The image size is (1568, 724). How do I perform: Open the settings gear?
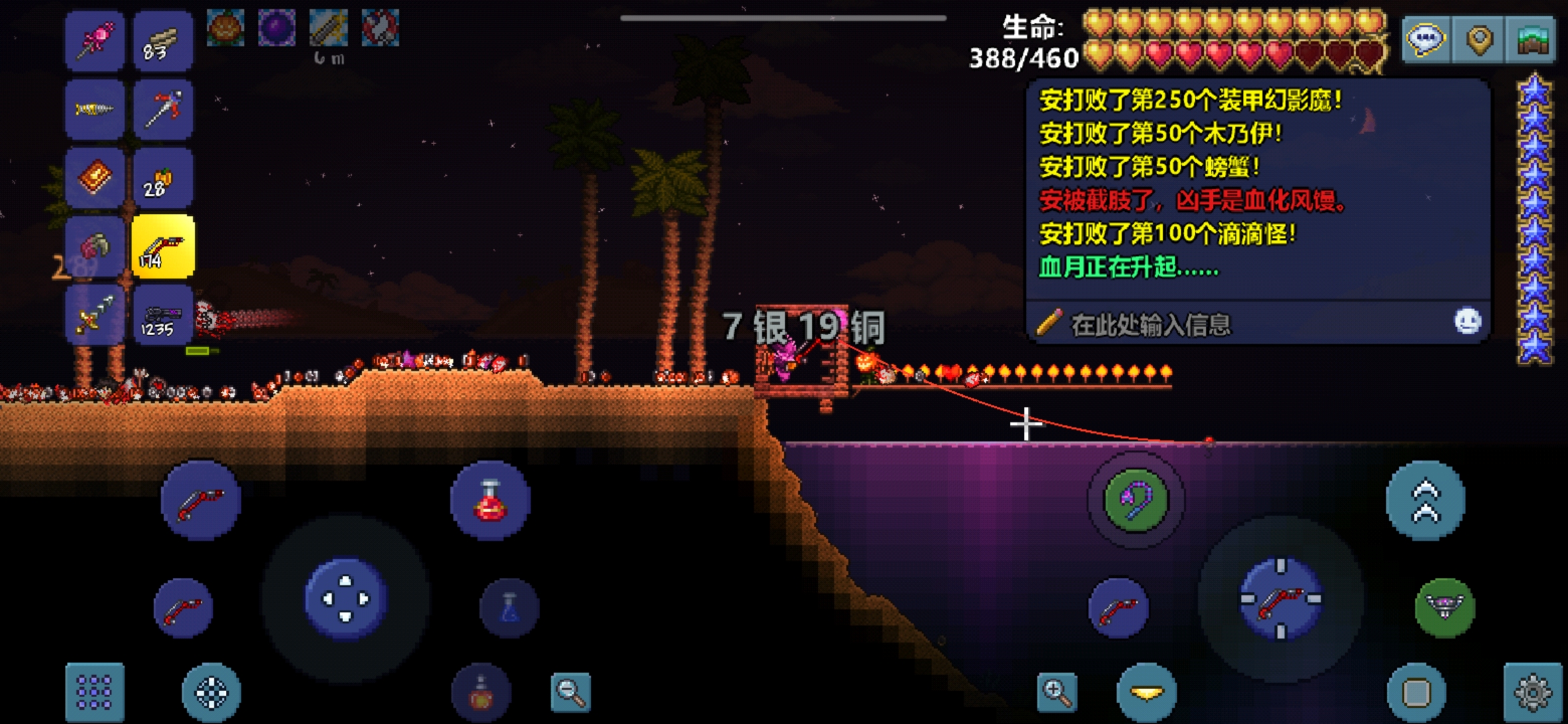coord(1532,692)
